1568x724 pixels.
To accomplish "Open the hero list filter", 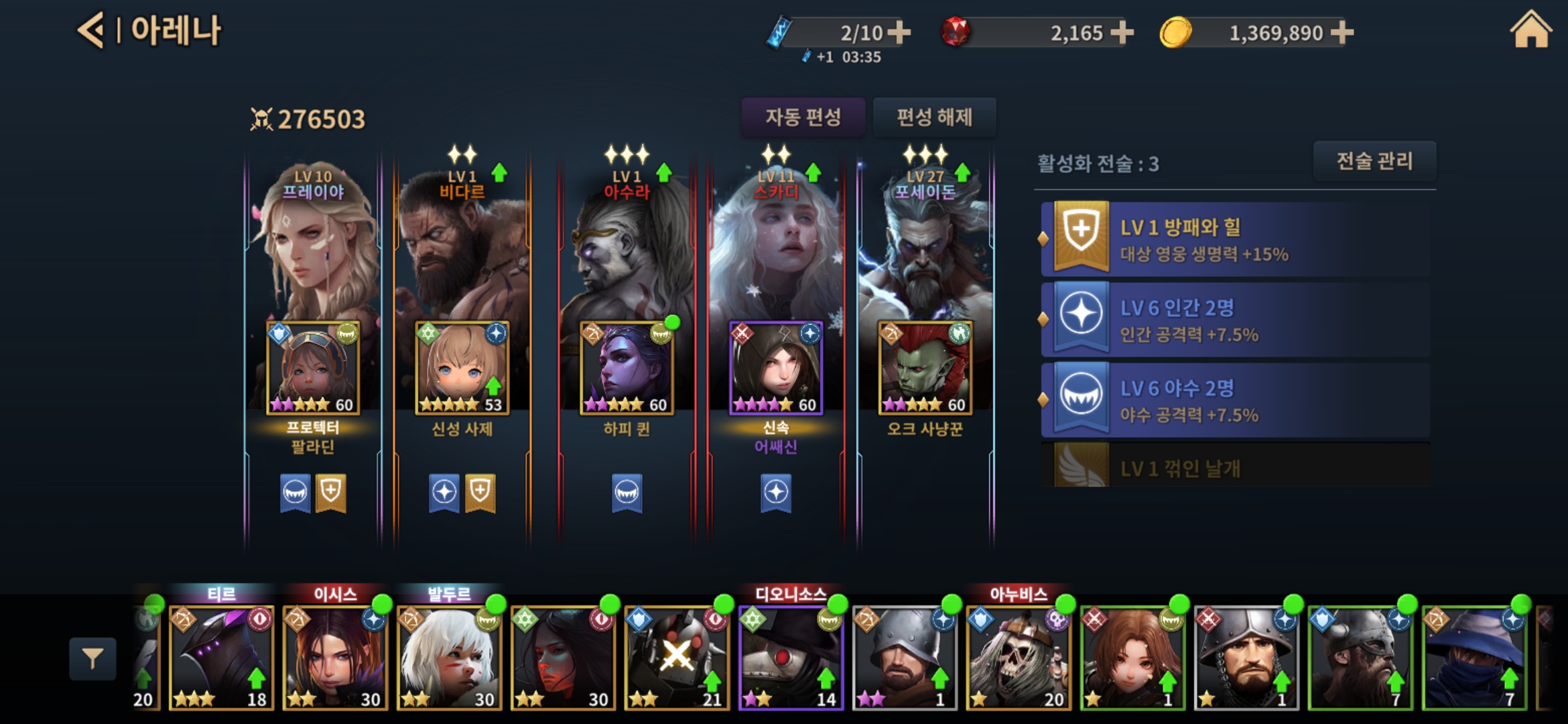I will [x=92, y=659].
